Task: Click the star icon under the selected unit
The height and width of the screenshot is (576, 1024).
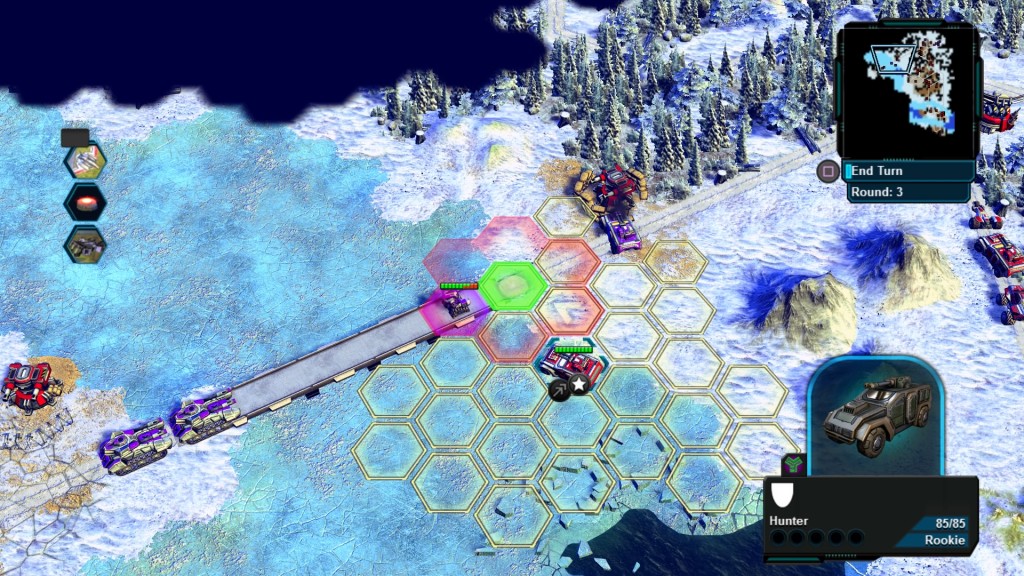Action: (x=579, y=386)
